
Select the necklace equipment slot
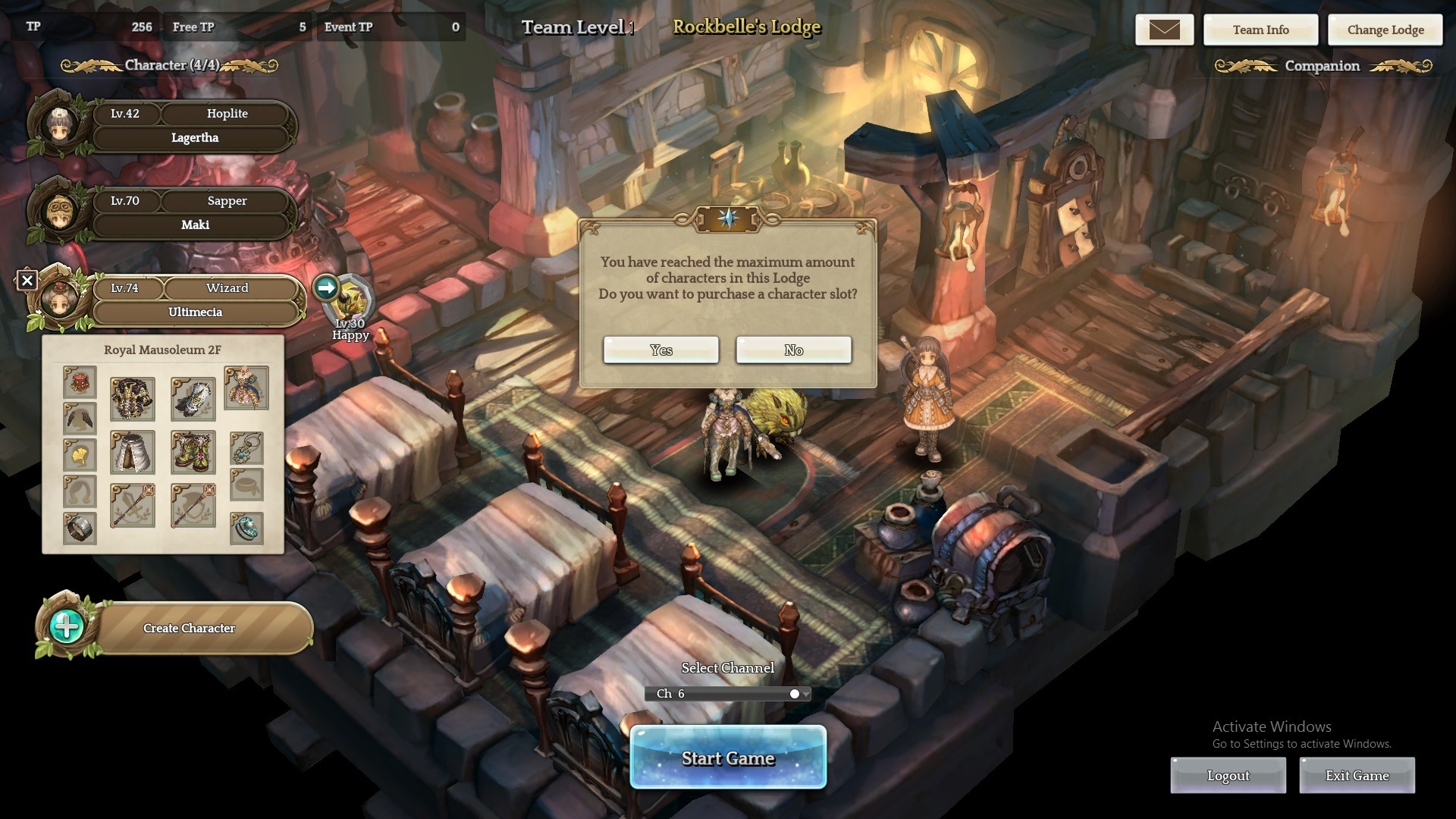[x=246, y=448]
